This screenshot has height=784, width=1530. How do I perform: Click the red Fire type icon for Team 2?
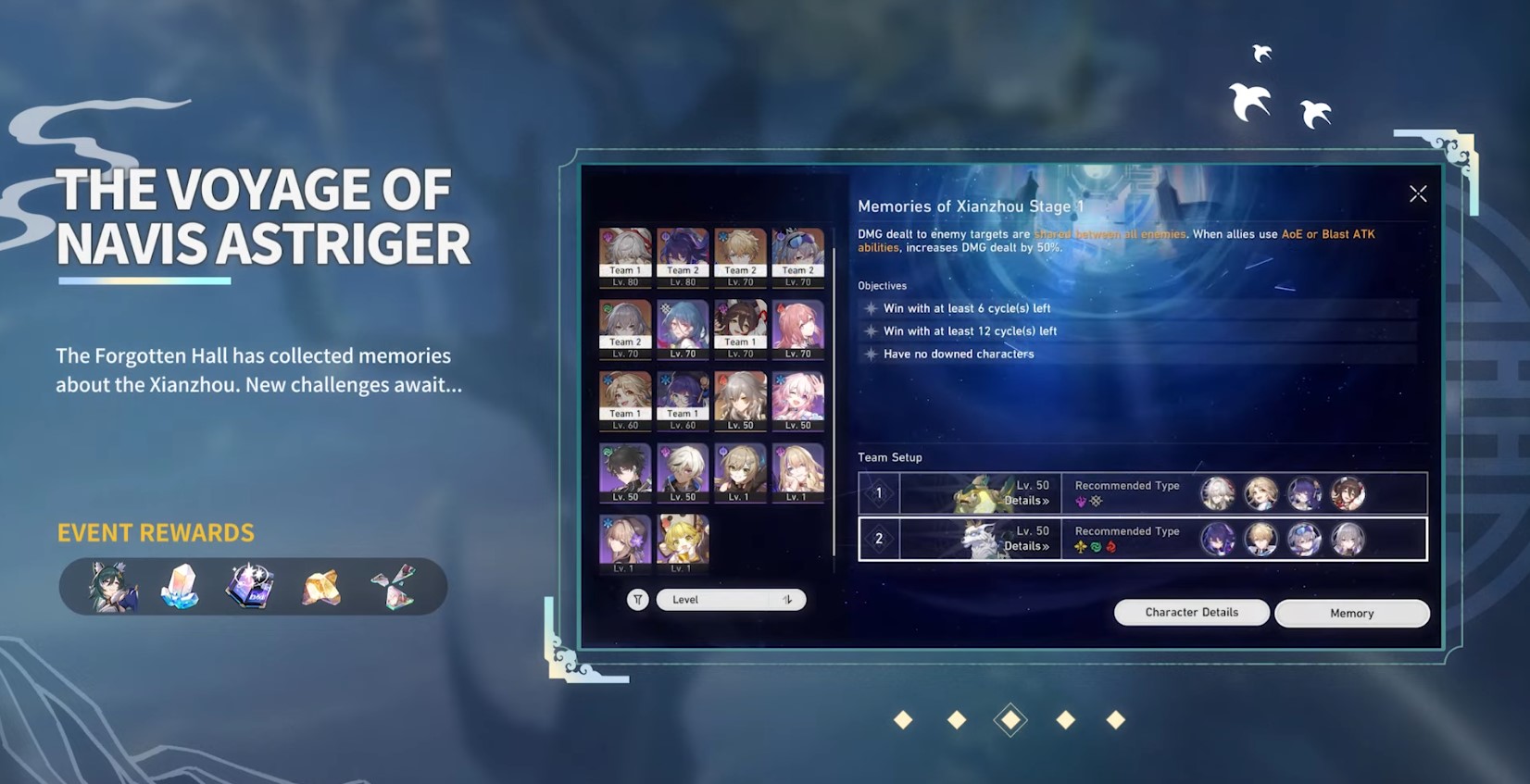pos(1110,545)
